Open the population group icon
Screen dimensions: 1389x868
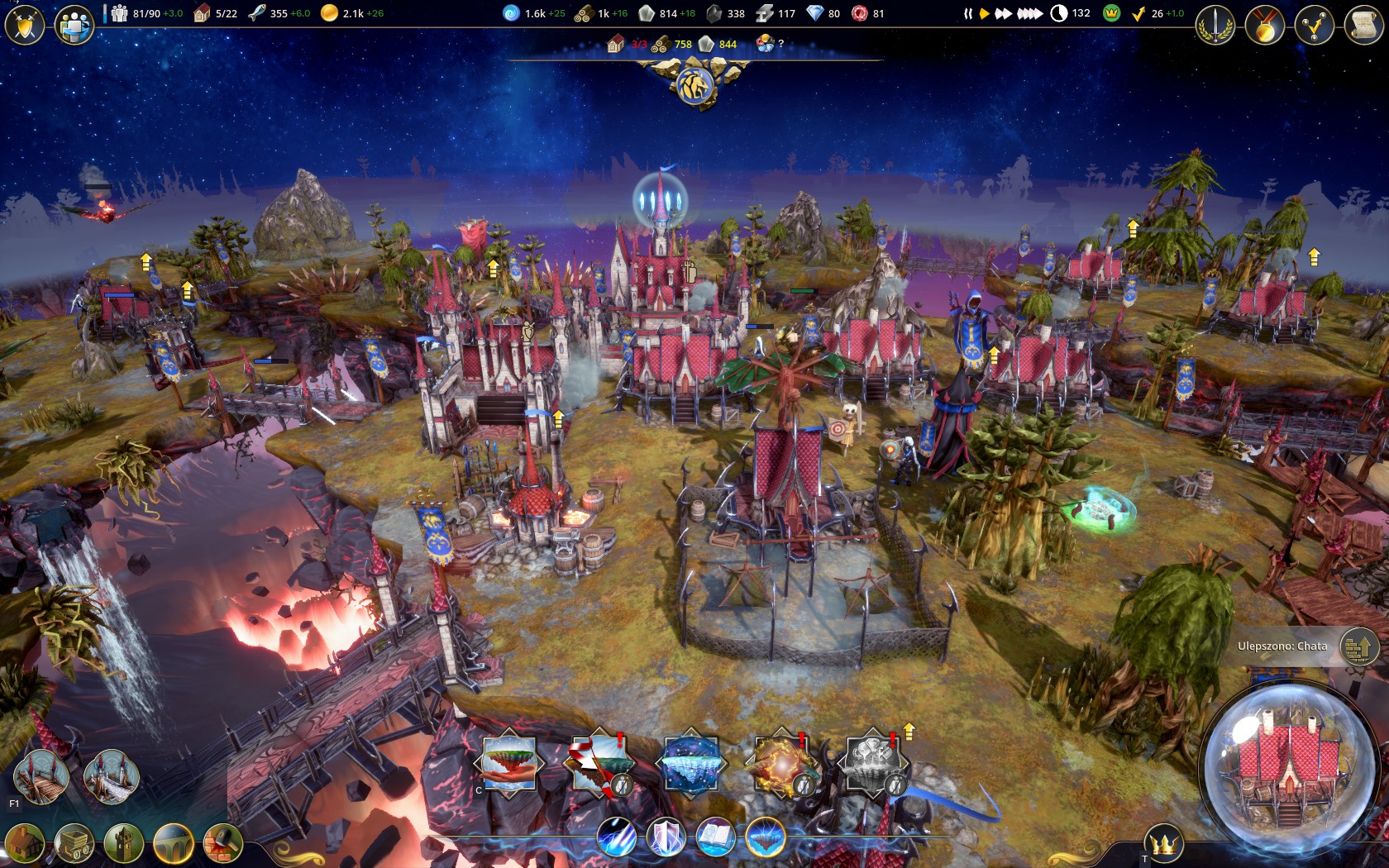point(74,25)
